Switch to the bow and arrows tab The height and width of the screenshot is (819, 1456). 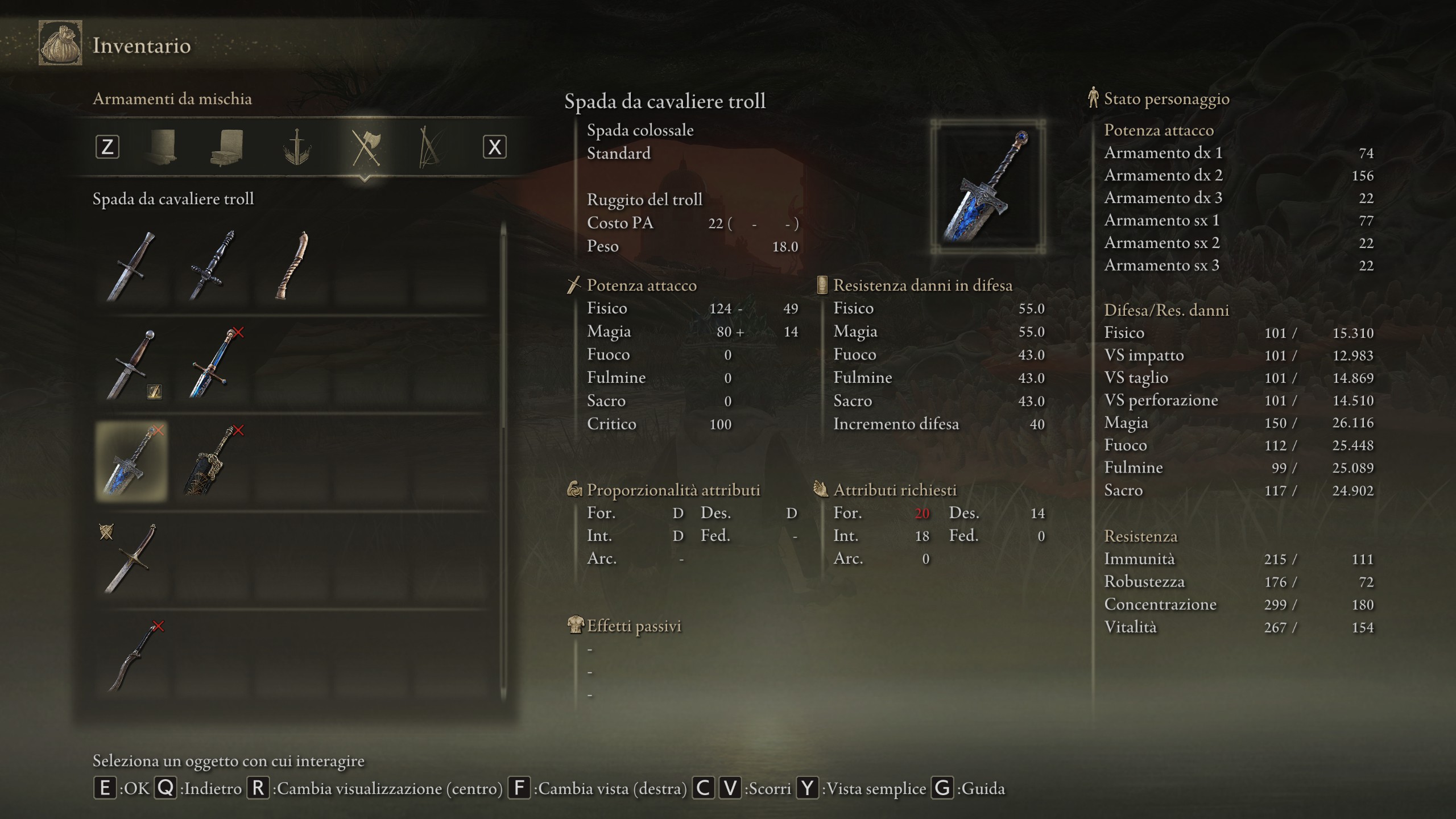[429, 147]
